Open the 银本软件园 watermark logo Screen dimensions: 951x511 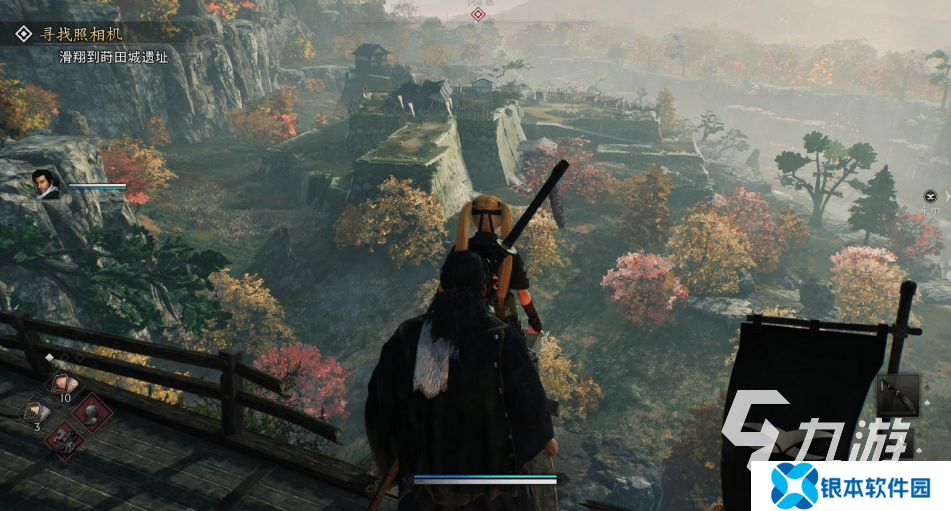[x=849, y=486]
